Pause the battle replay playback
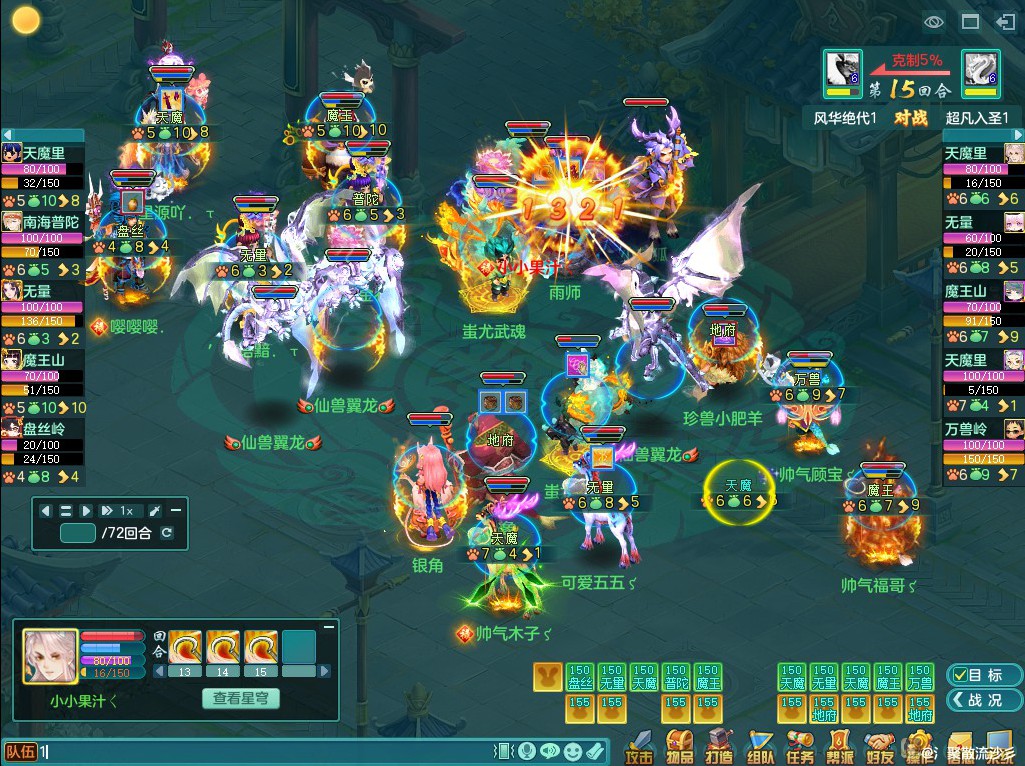The image size is (1025, 766). tap(66, 510)
